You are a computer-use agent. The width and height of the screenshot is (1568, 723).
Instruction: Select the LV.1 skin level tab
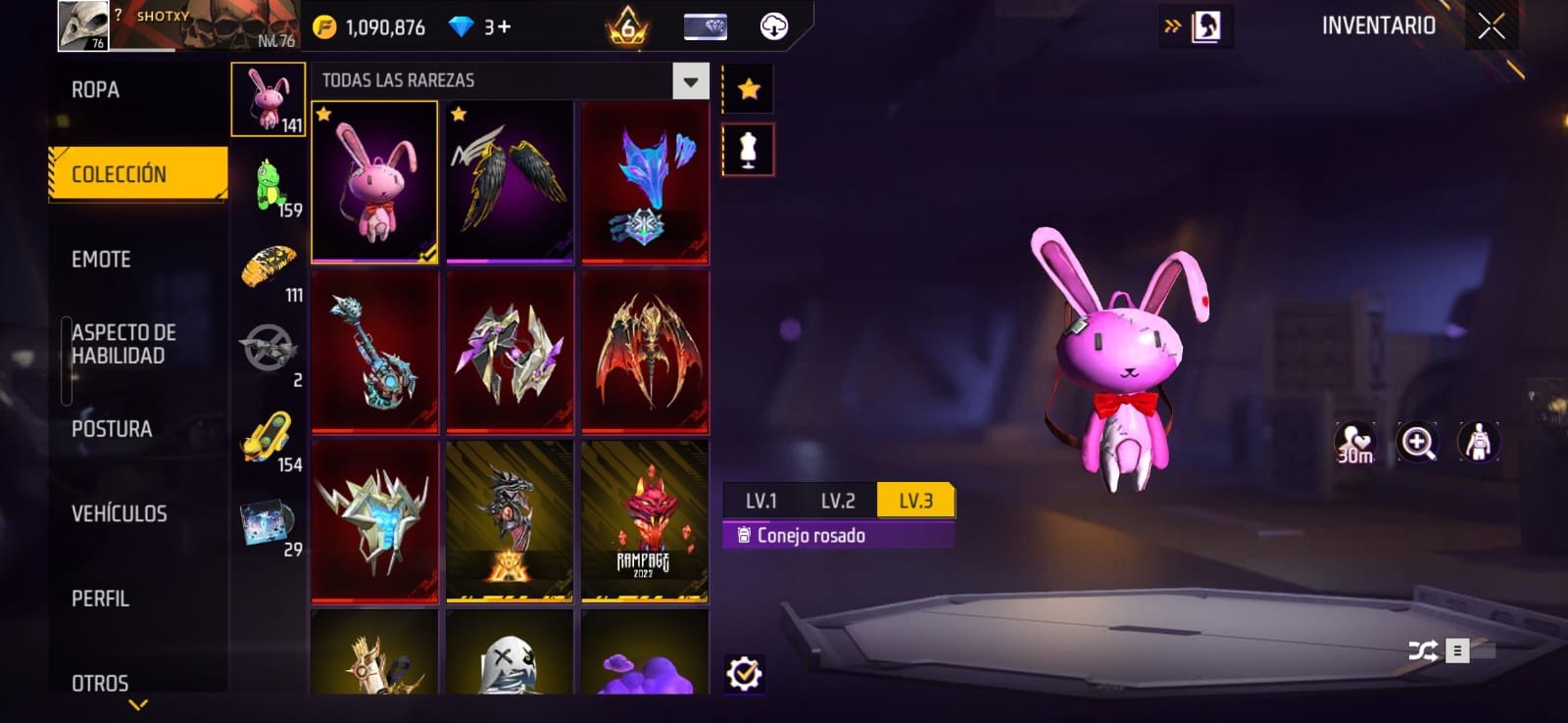[x=760, y=501]
